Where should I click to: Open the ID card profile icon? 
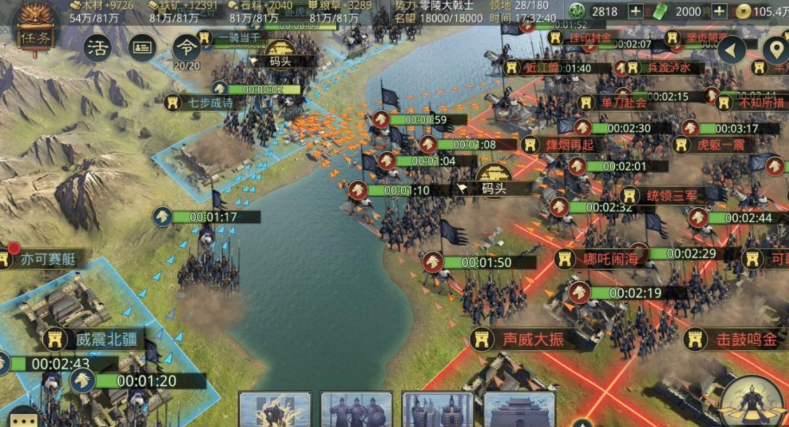point(142,47)
